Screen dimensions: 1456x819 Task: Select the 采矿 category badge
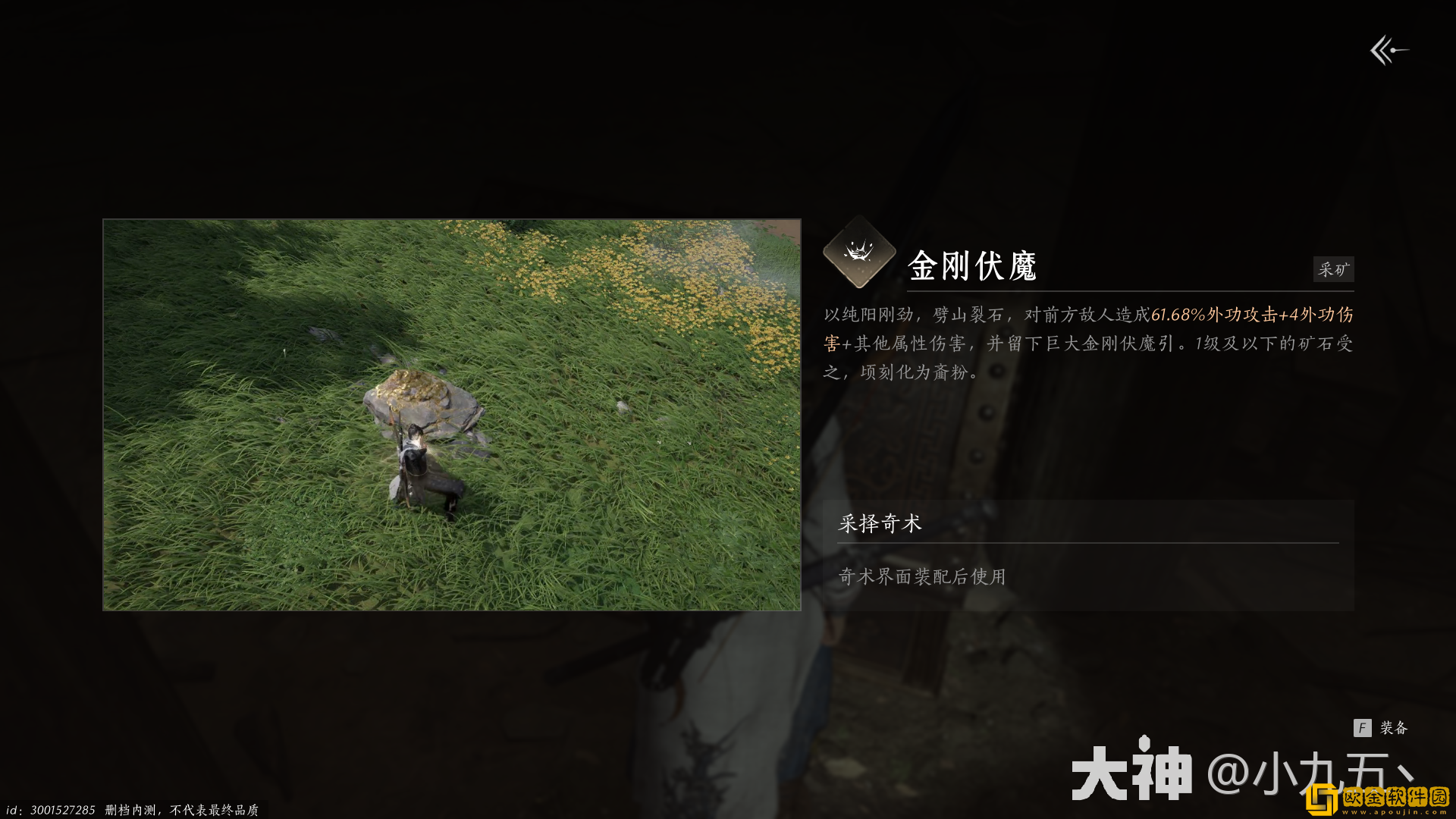pos(1333,269)
